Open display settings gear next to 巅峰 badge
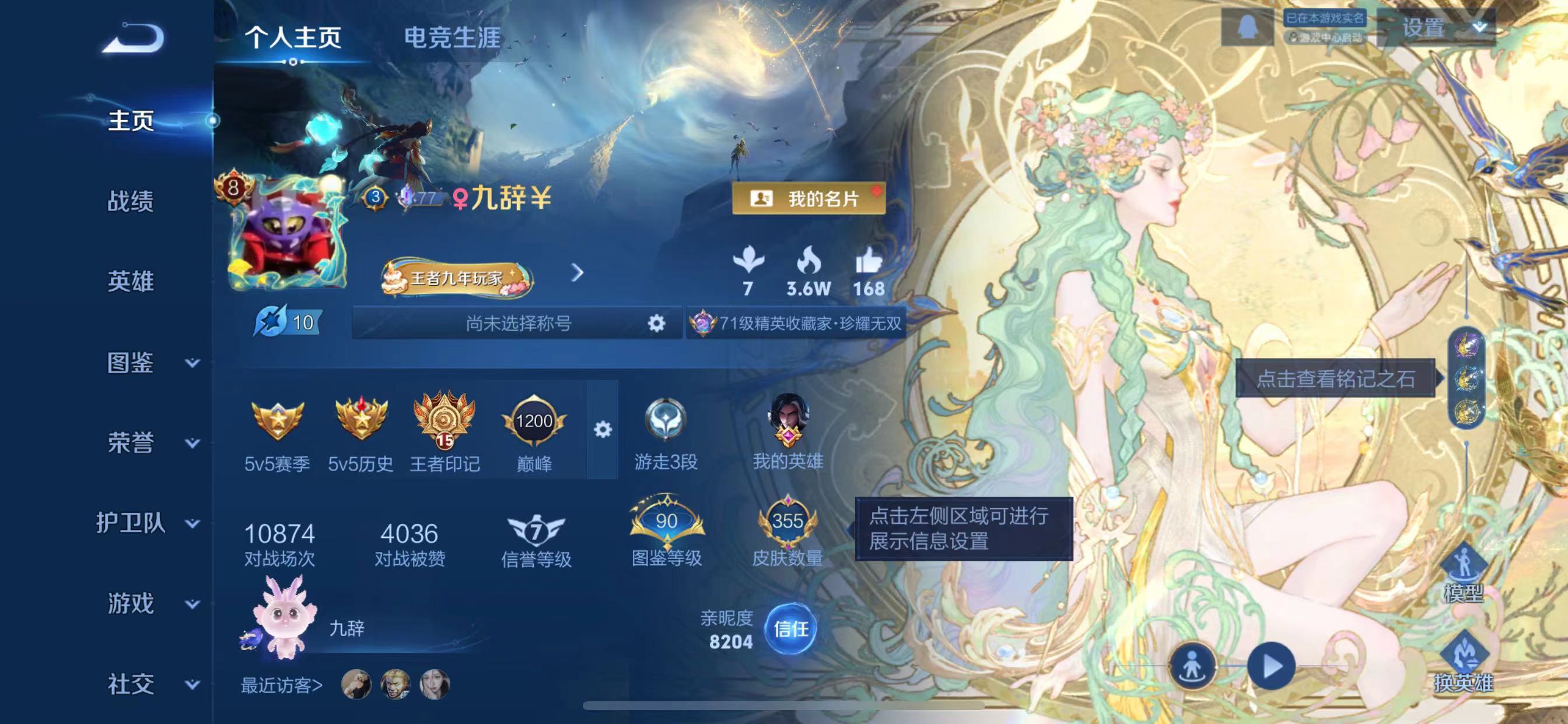 coord(603,429)
